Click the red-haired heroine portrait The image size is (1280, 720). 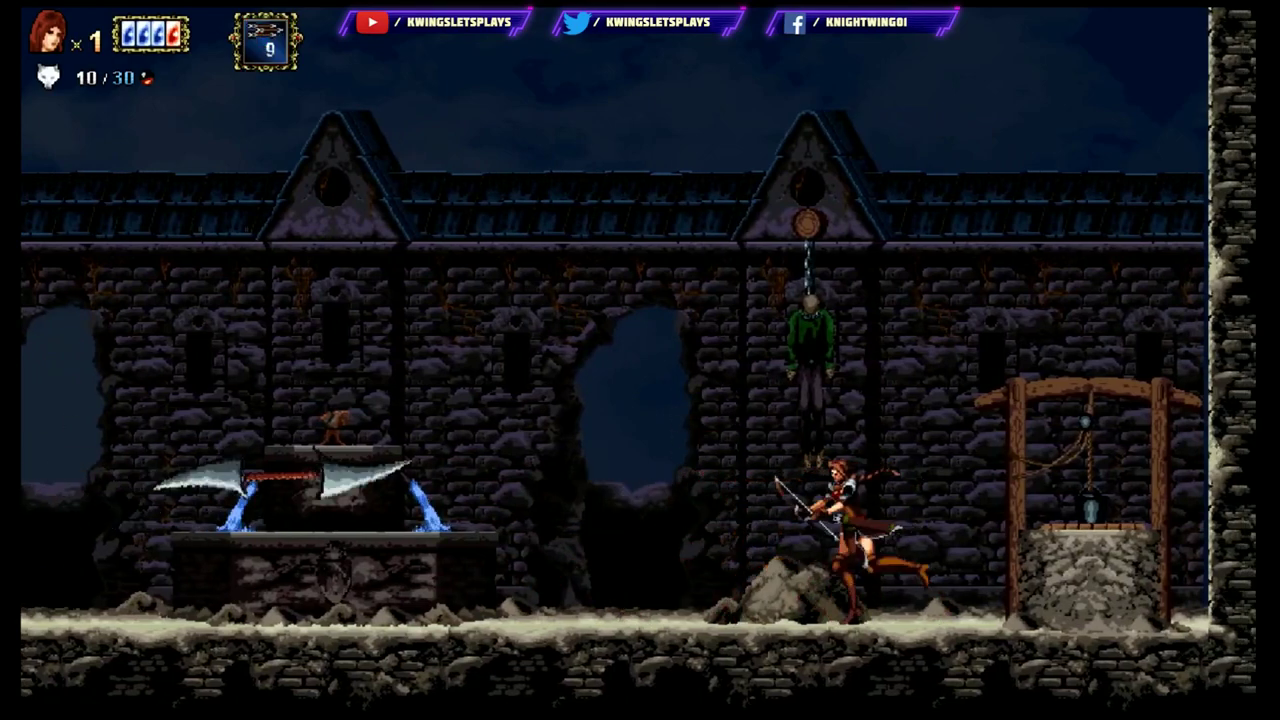pos(47,32)
